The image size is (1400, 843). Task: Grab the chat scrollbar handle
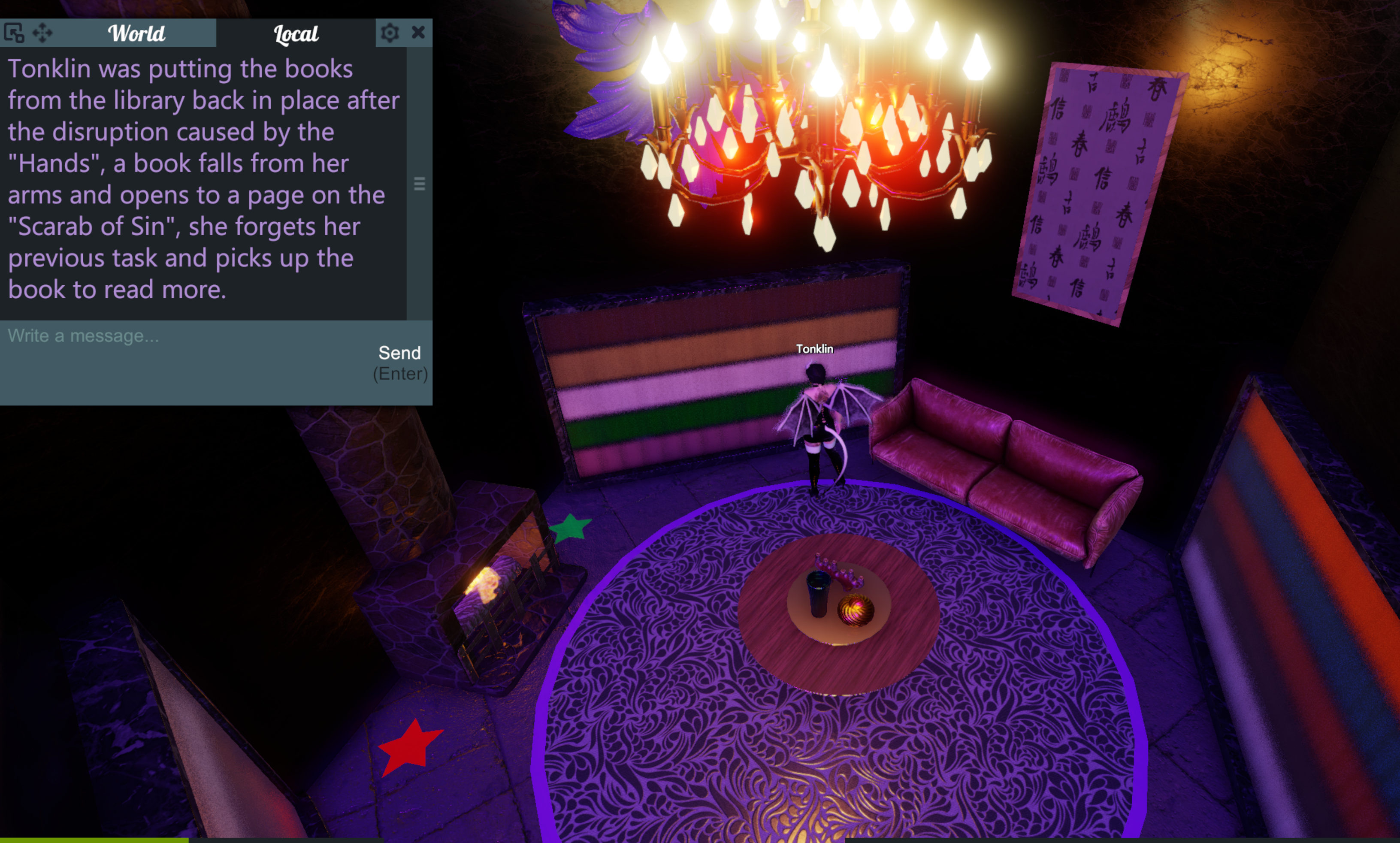pos(420,184)
